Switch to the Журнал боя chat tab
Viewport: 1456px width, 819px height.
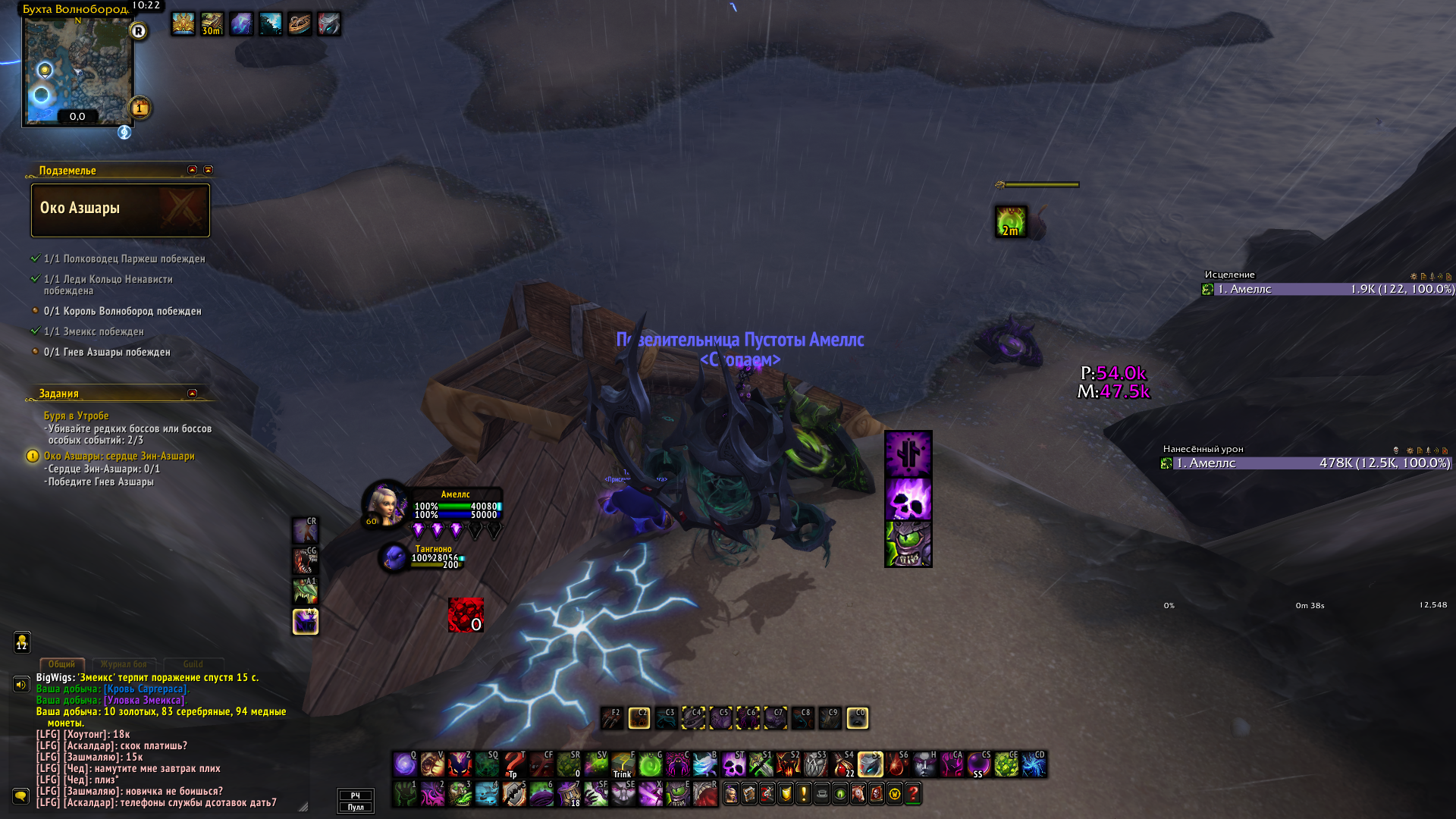tap(124, 664)
